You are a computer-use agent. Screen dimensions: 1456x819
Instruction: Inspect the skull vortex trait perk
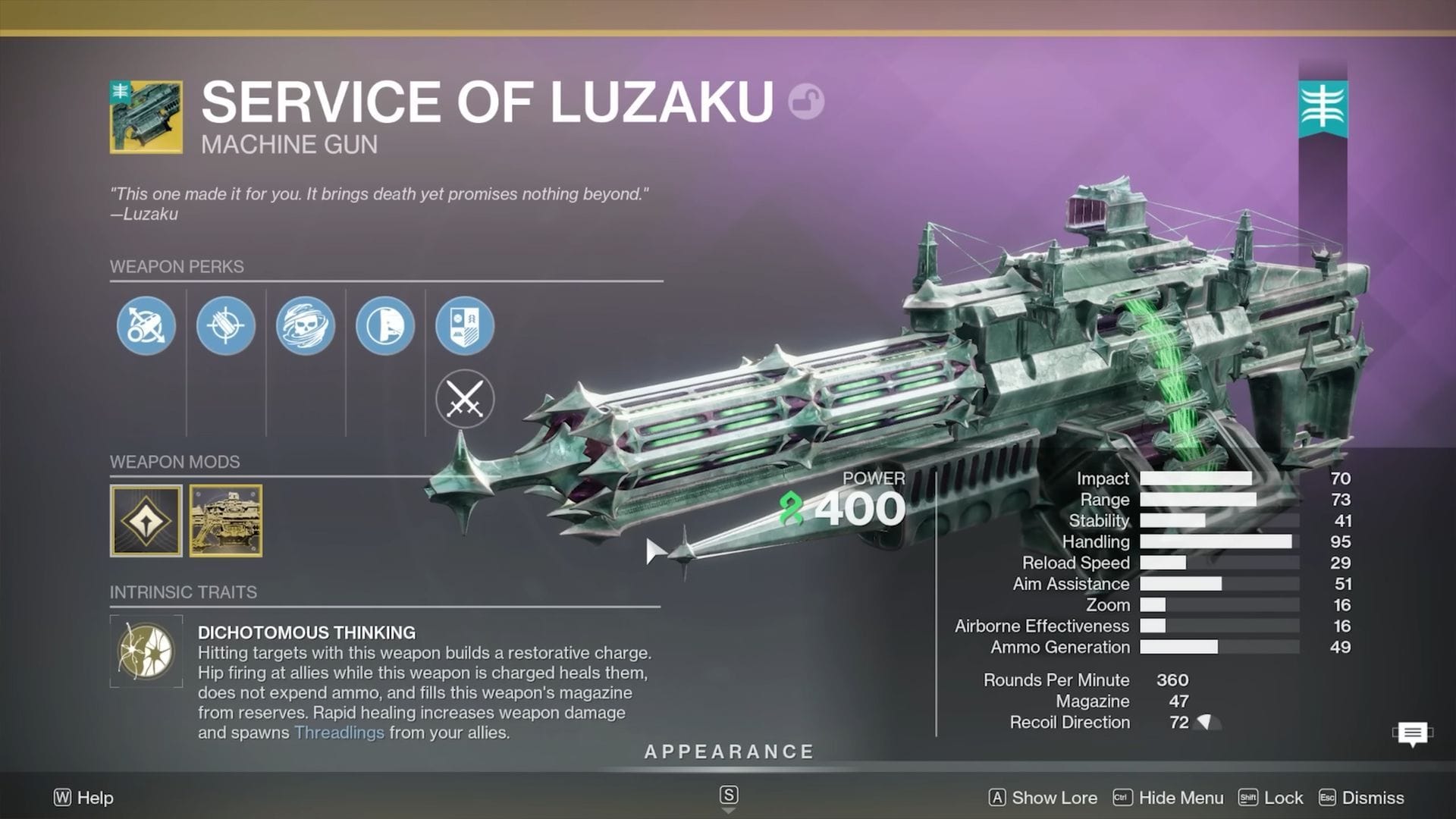pos(305,326)
